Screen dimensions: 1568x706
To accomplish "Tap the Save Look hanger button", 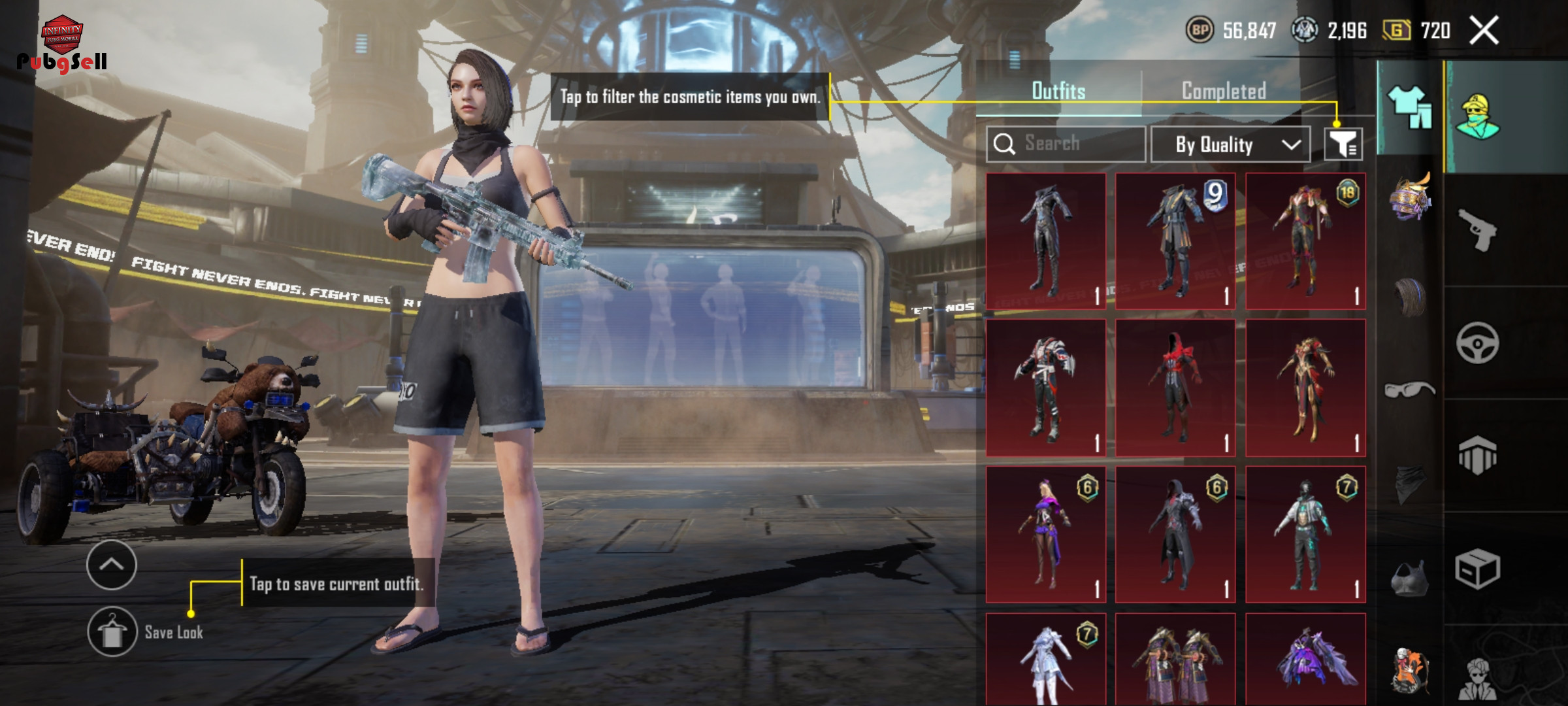I will click(112, 631).
